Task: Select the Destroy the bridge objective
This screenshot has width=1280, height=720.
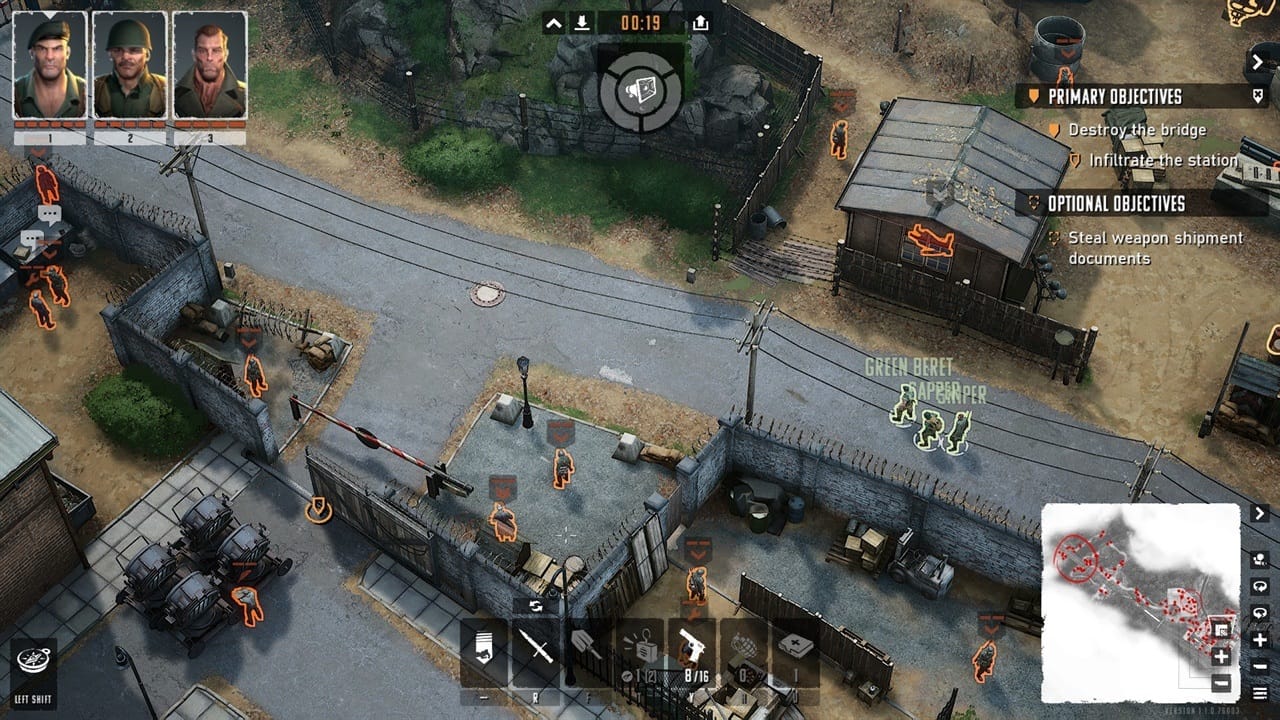Action: coord(1137,130)
